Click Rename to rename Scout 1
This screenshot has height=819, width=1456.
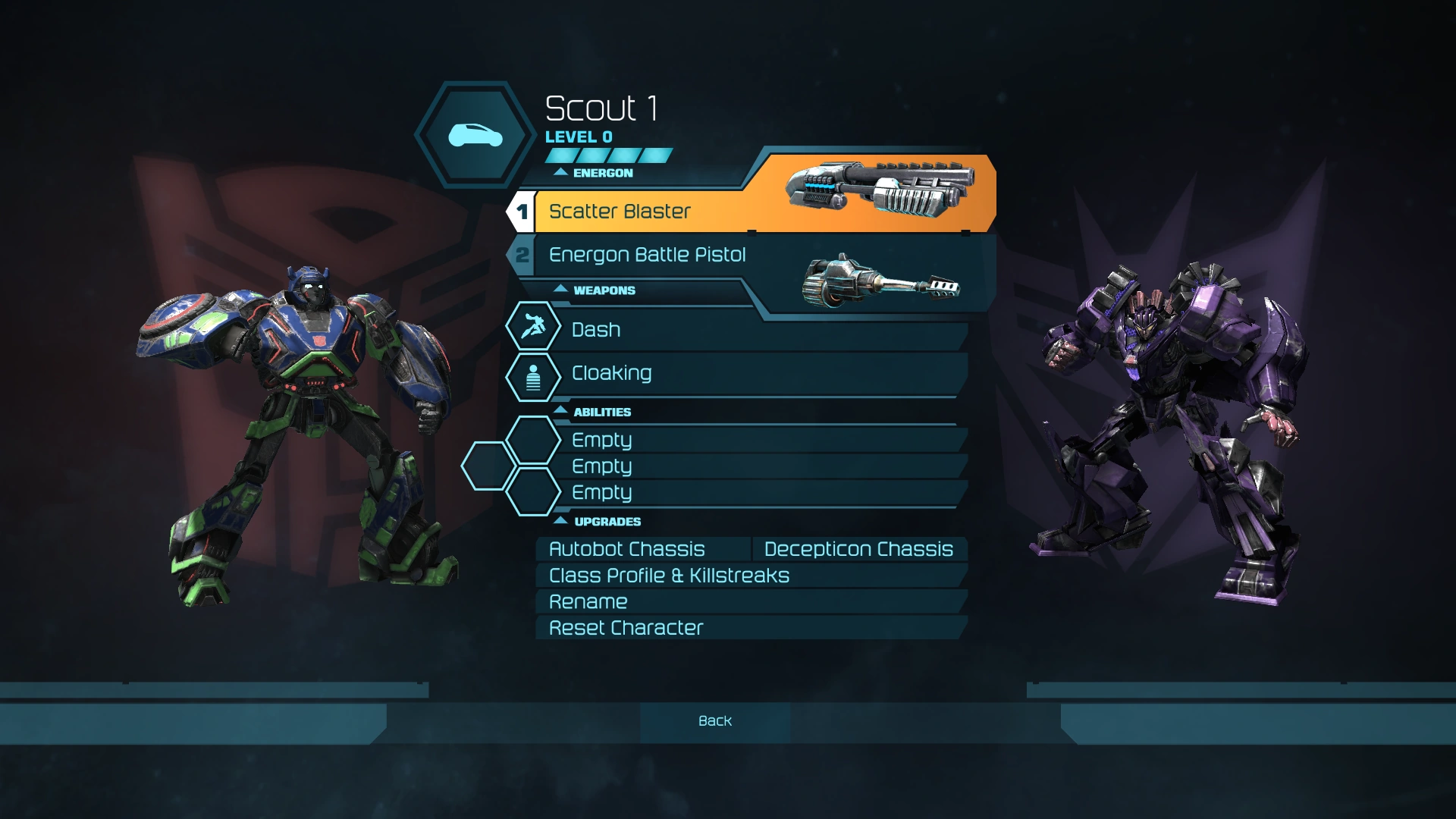[x=588, y=601]
